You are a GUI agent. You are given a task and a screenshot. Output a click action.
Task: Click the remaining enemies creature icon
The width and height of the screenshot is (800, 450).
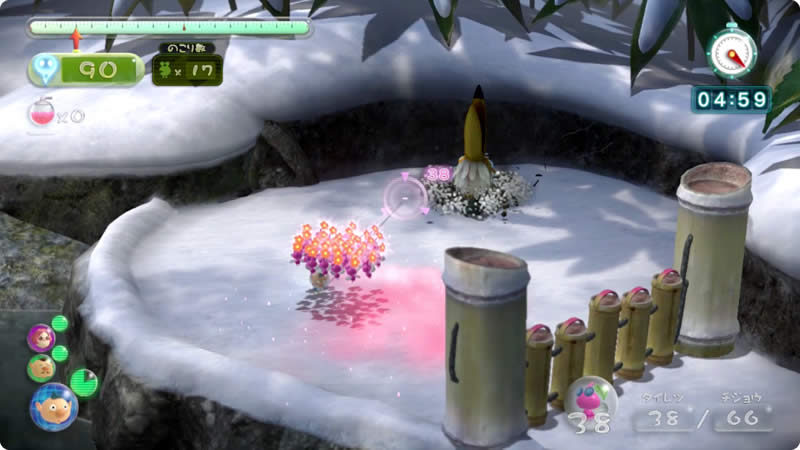click(162, 70)
